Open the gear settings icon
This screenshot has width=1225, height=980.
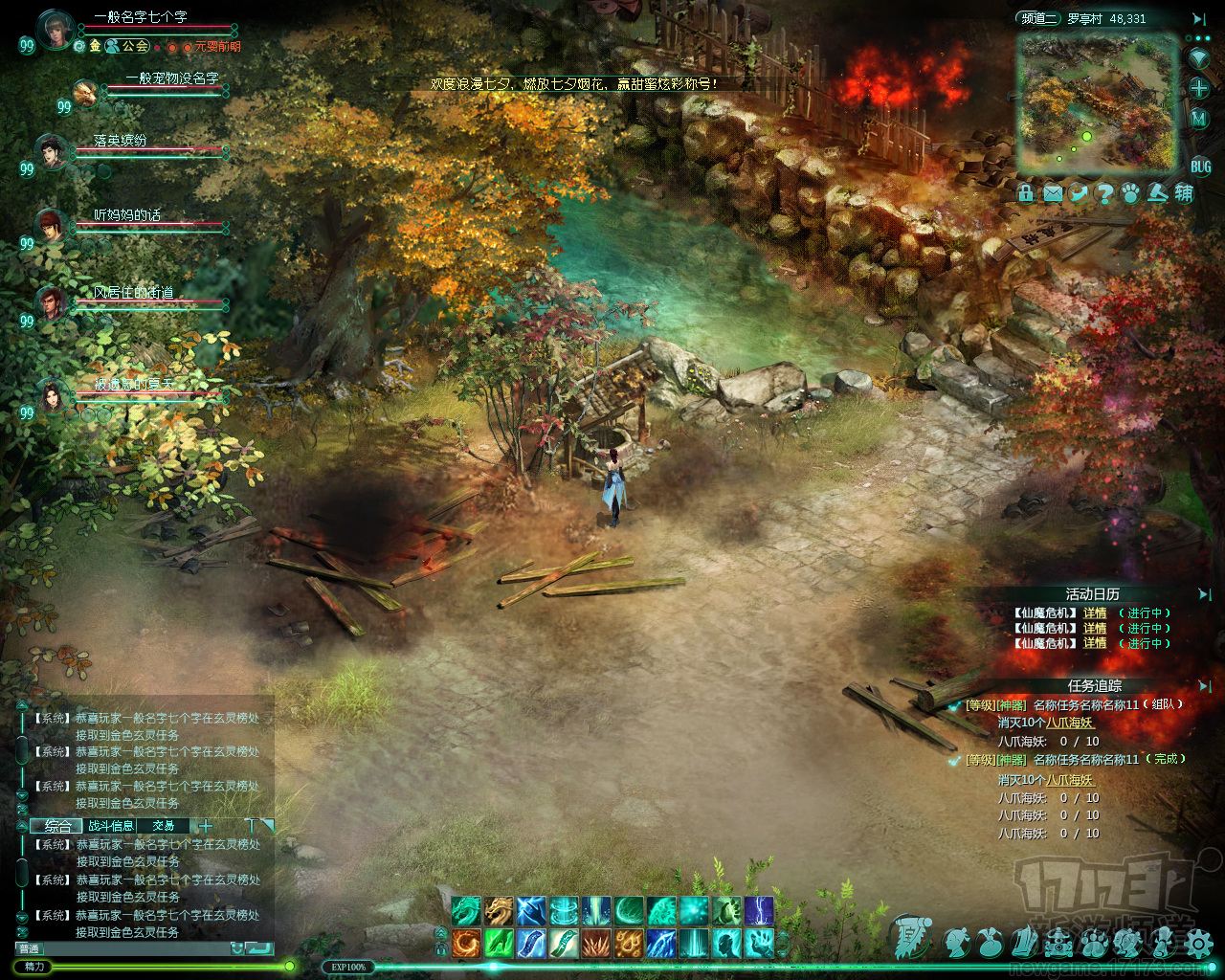[1197, 945]
